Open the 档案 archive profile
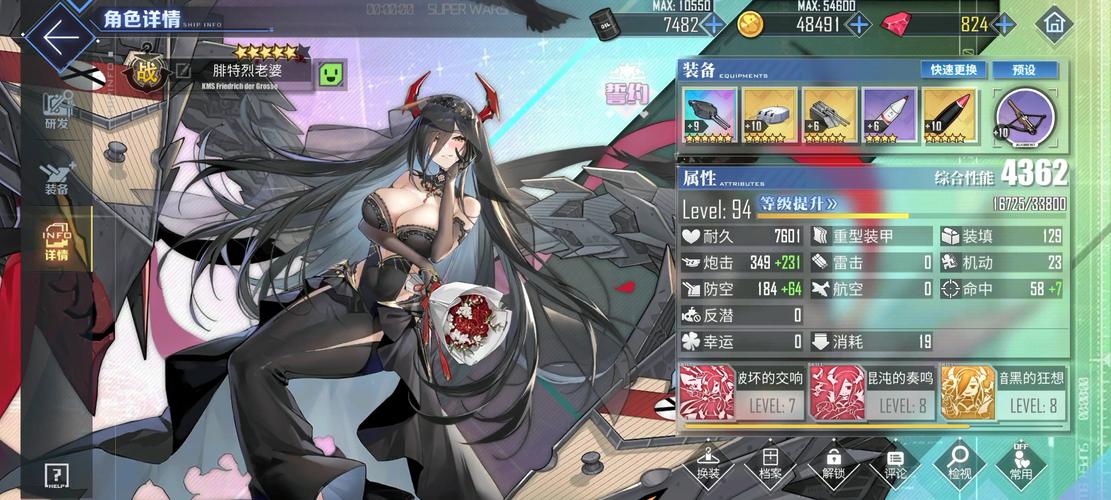Screen dimensions: 1111x500 coord(771,463)
